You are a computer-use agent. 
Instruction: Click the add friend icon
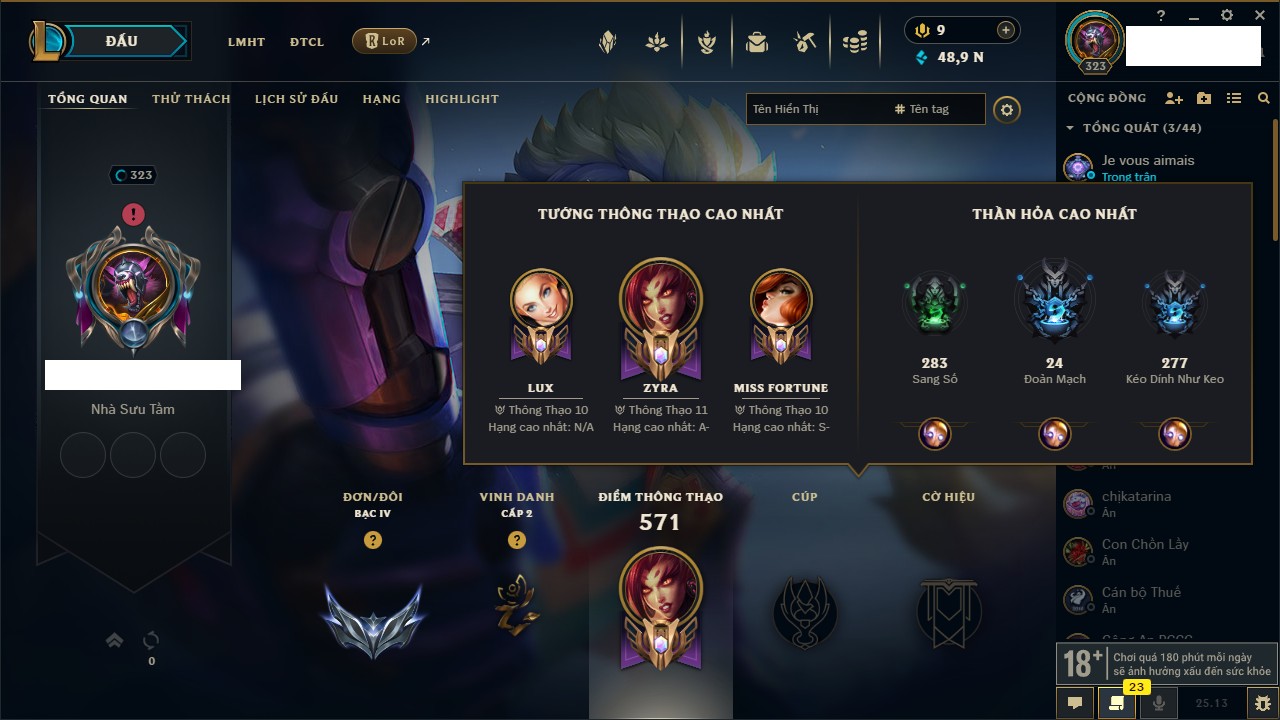(x=1174, y=98)
